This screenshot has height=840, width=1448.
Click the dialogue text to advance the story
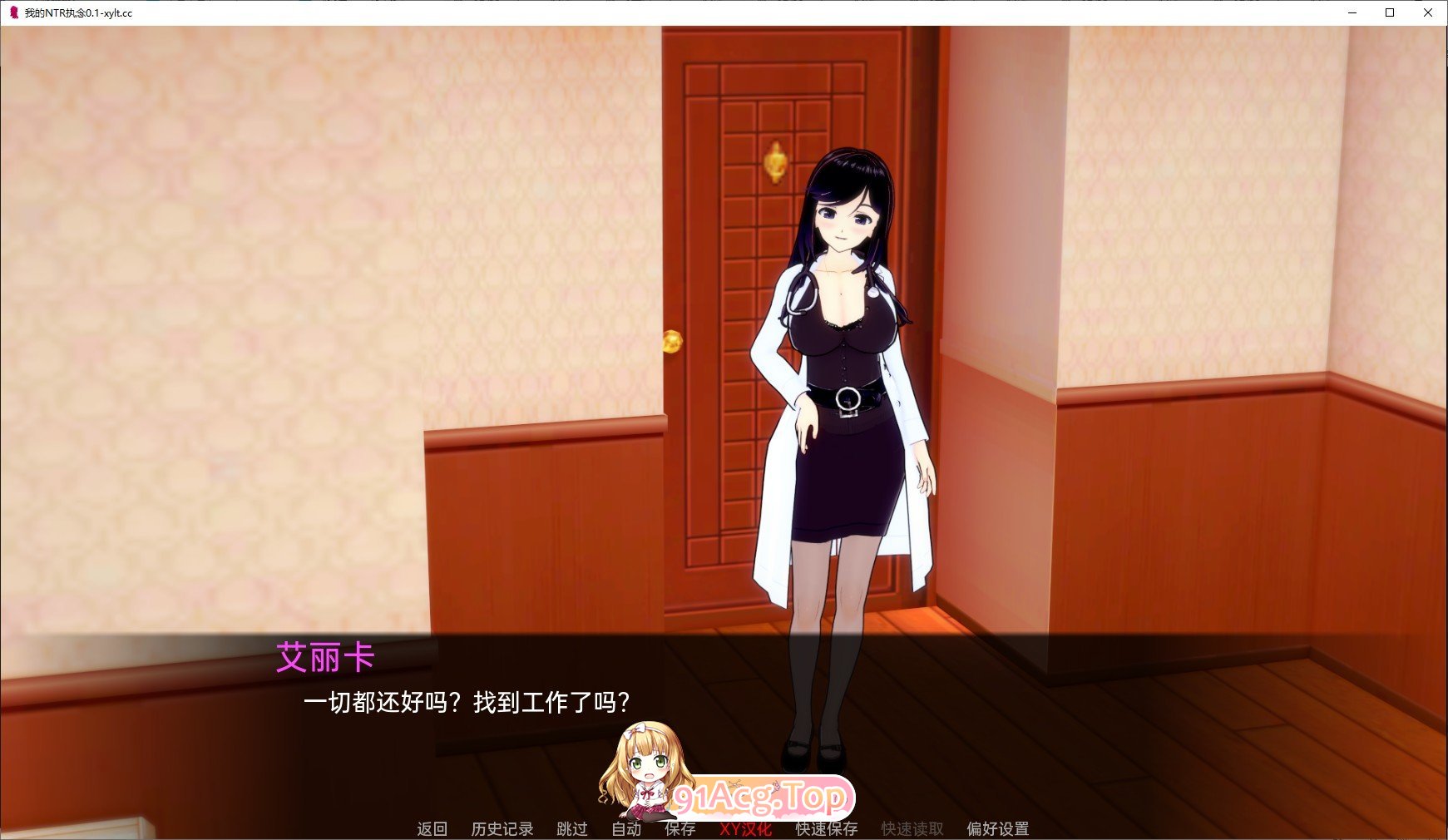coord(466,701)
